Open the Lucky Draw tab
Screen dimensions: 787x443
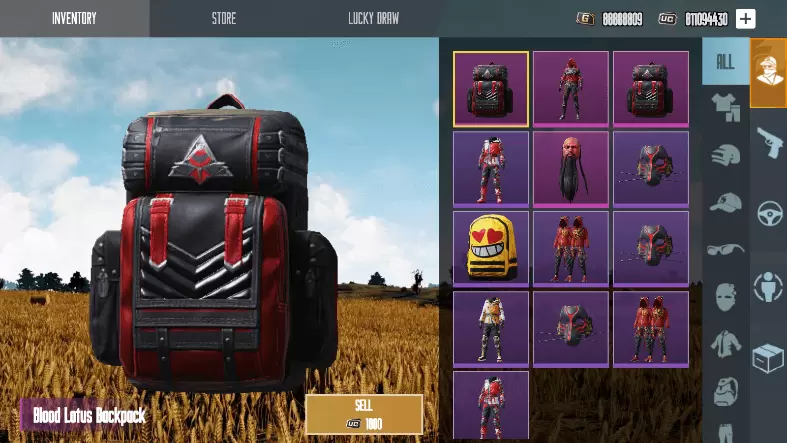pyautogui.click(x=373, y=18)
